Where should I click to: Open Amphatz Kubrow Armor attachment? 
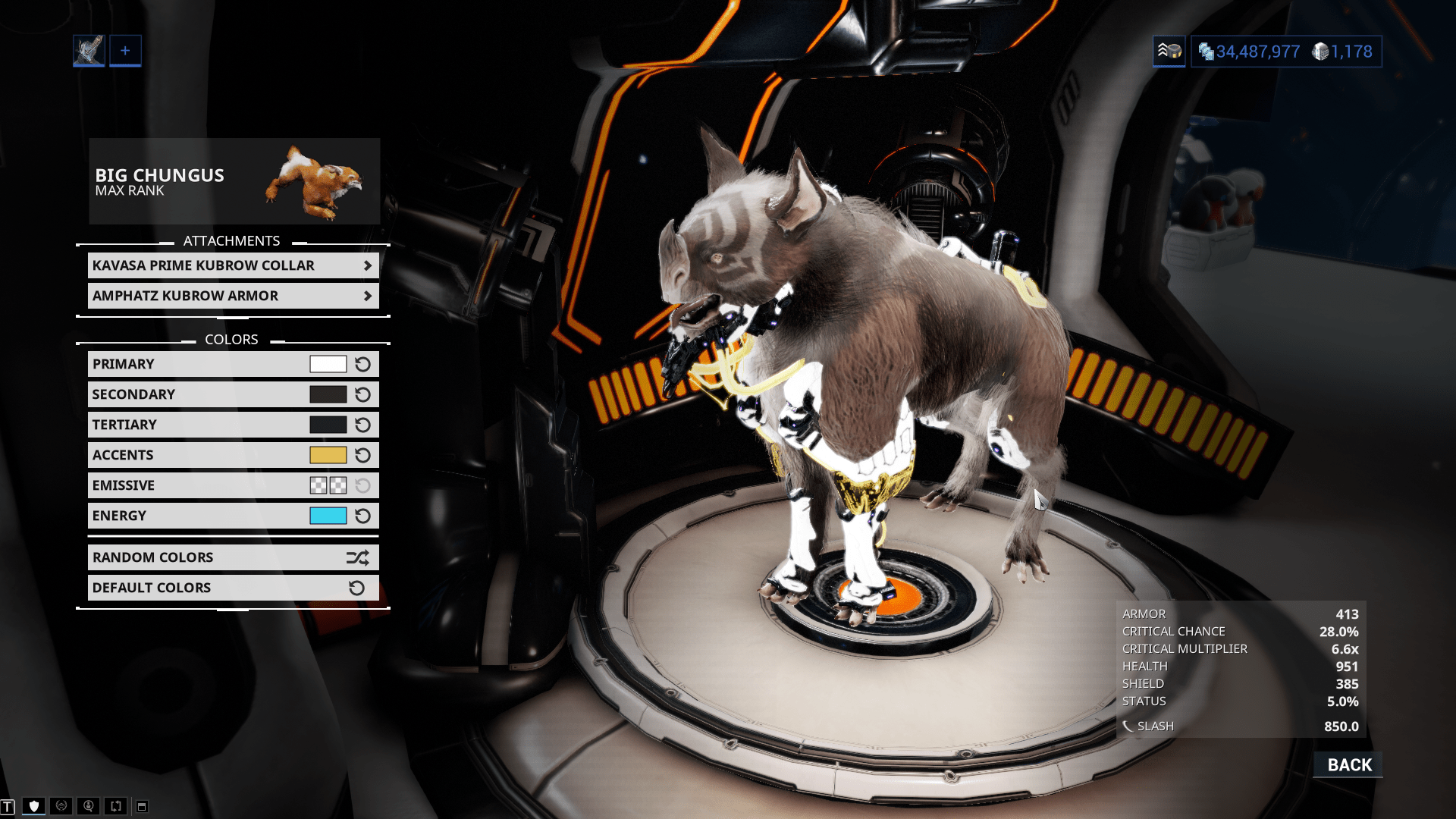point(233,296)
